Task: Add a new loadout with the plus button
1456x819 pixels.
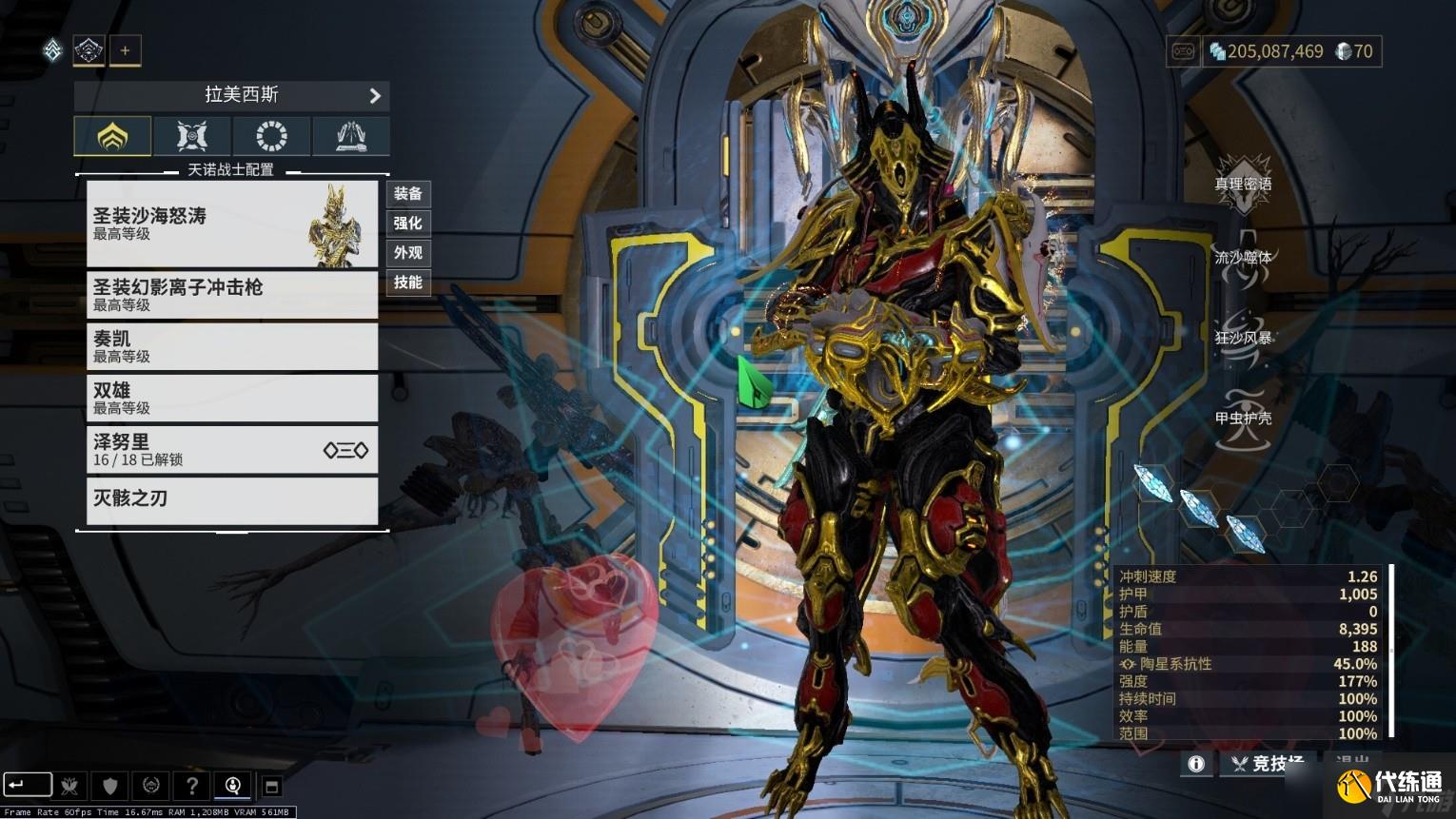Action: click(125, 50)
